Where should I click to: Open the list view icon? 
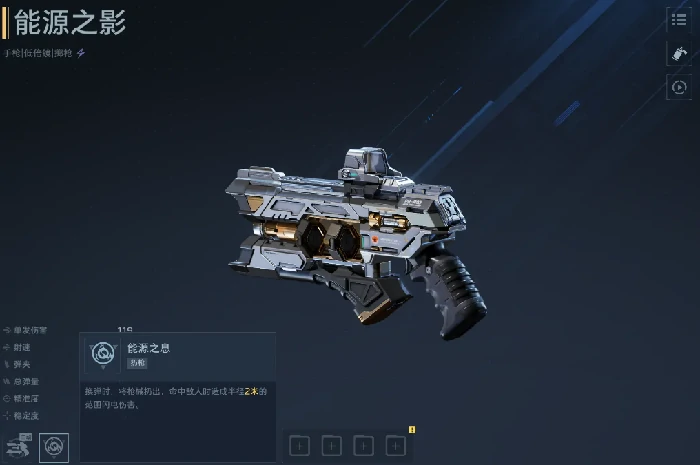[x=679, y=20]
